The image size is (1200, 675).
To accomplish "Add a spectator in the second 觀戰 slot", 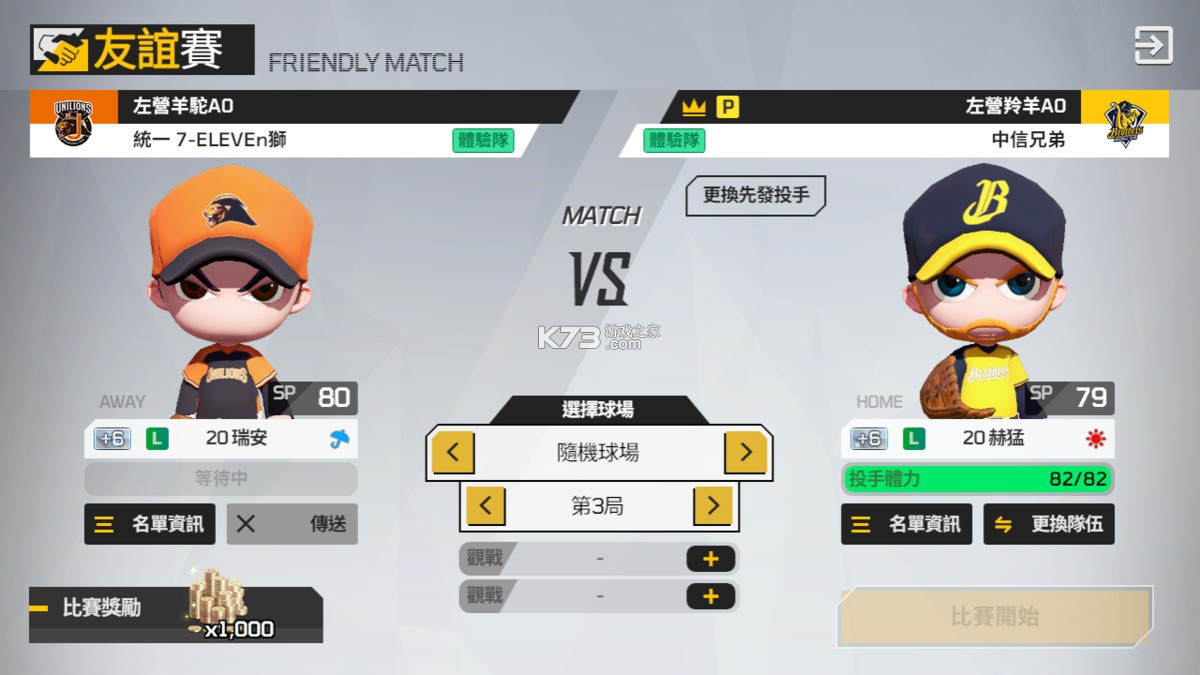I will [x=710, y=597].
